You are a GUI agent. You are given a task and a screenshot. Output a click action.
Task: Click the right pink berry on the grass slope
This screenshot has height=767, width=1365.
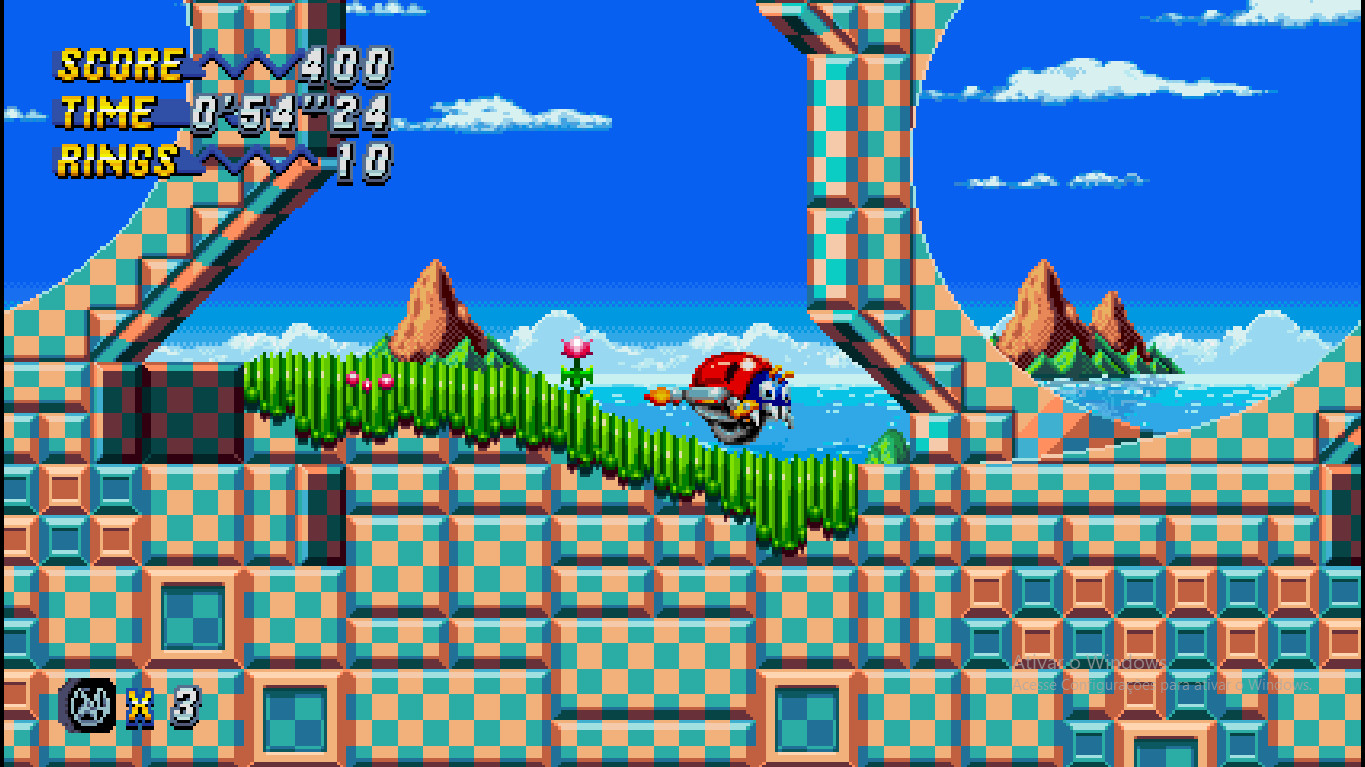[x=384, y=381]
